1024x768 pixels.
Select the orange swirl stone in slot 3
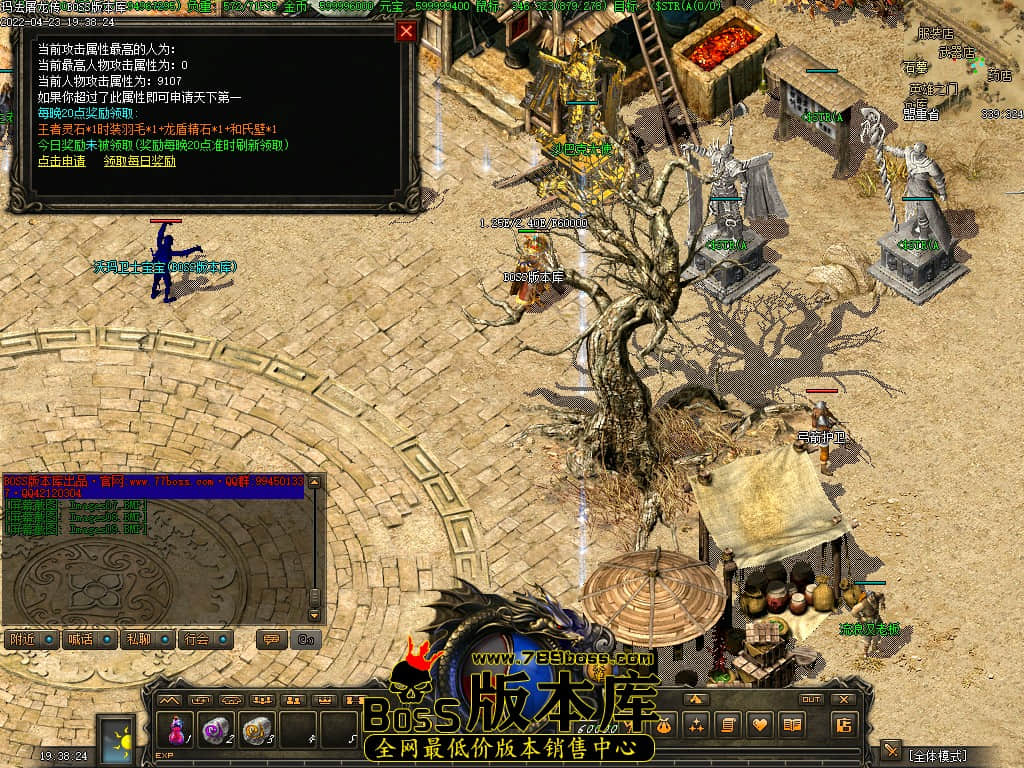(258, 730)
